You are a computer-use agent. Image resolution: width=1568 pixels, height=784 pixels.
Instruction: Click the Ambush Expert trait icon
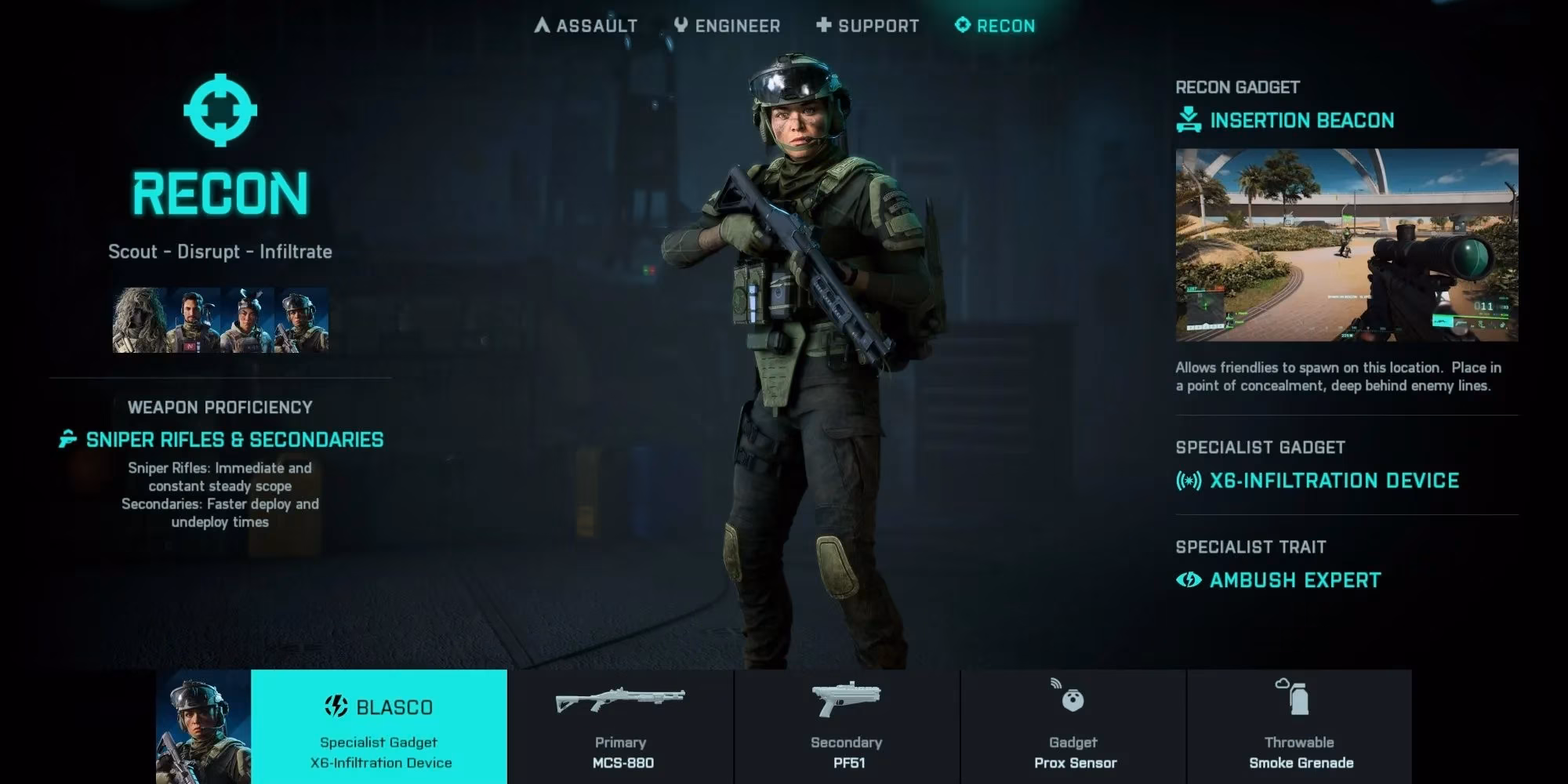(1189, 580)
